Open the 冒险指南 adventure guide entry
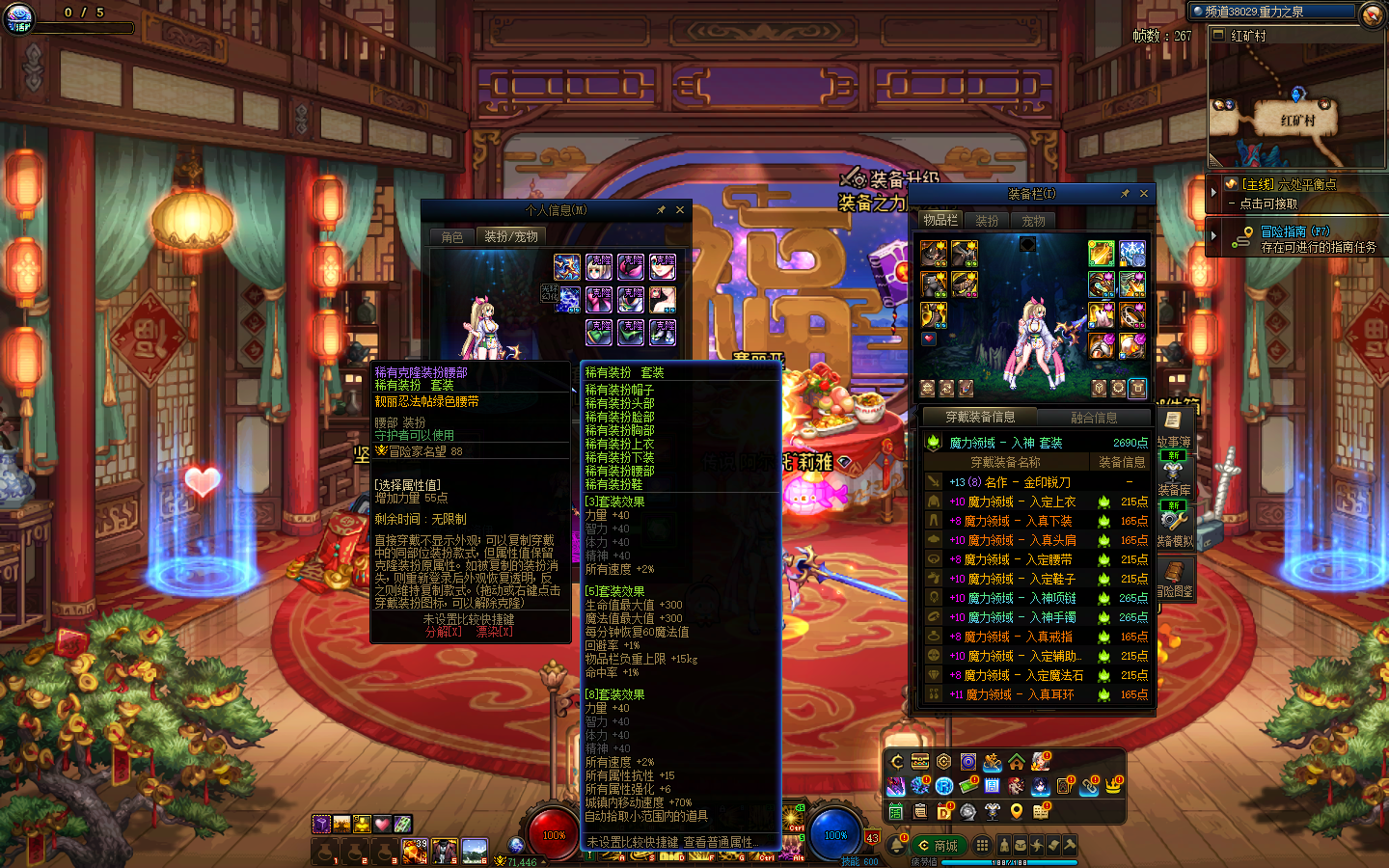 (x=1295, y=231)
